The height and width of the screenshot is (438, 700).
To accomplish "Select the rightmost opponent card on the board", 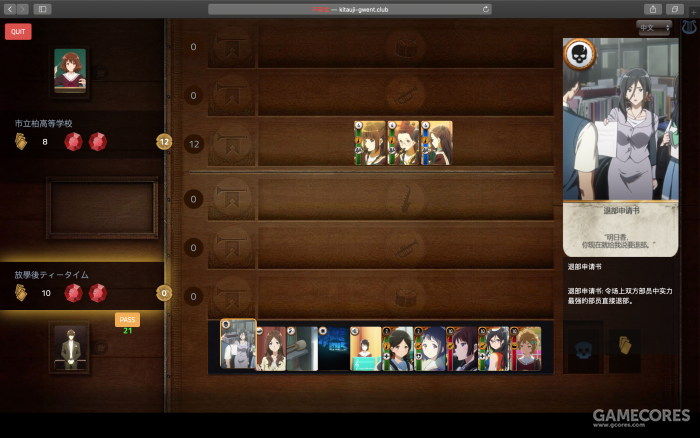I will 436,143.
